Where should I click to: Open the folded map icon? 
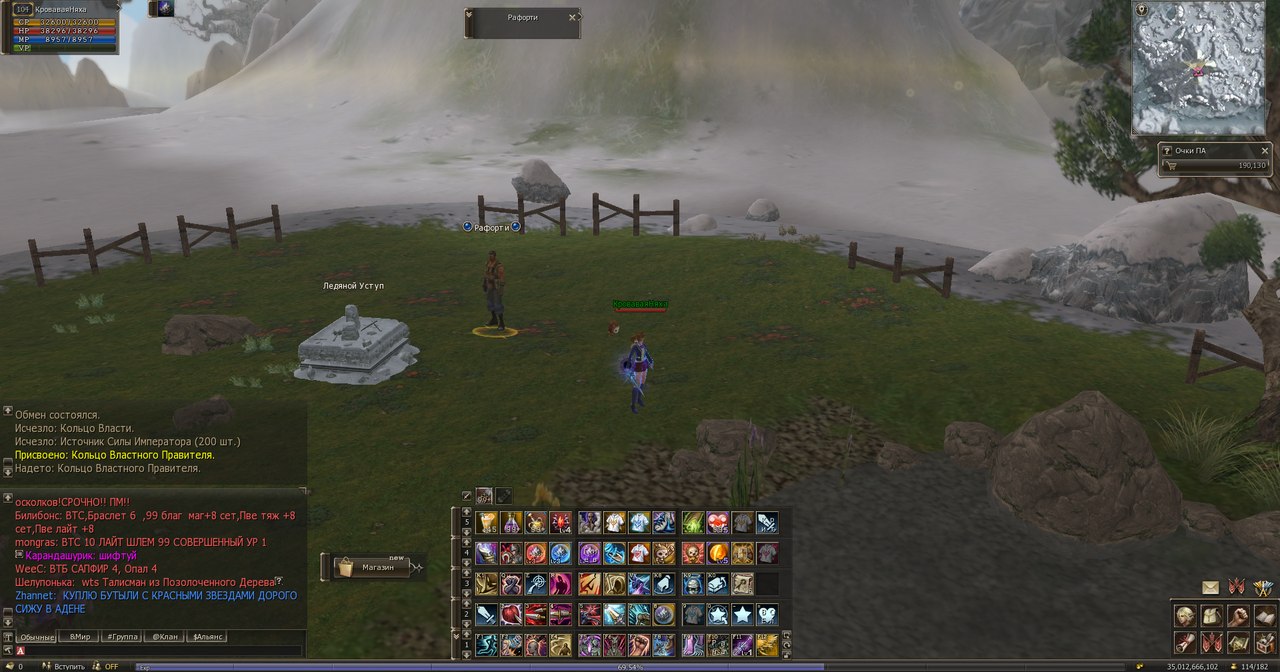[x=1239, y=643]
